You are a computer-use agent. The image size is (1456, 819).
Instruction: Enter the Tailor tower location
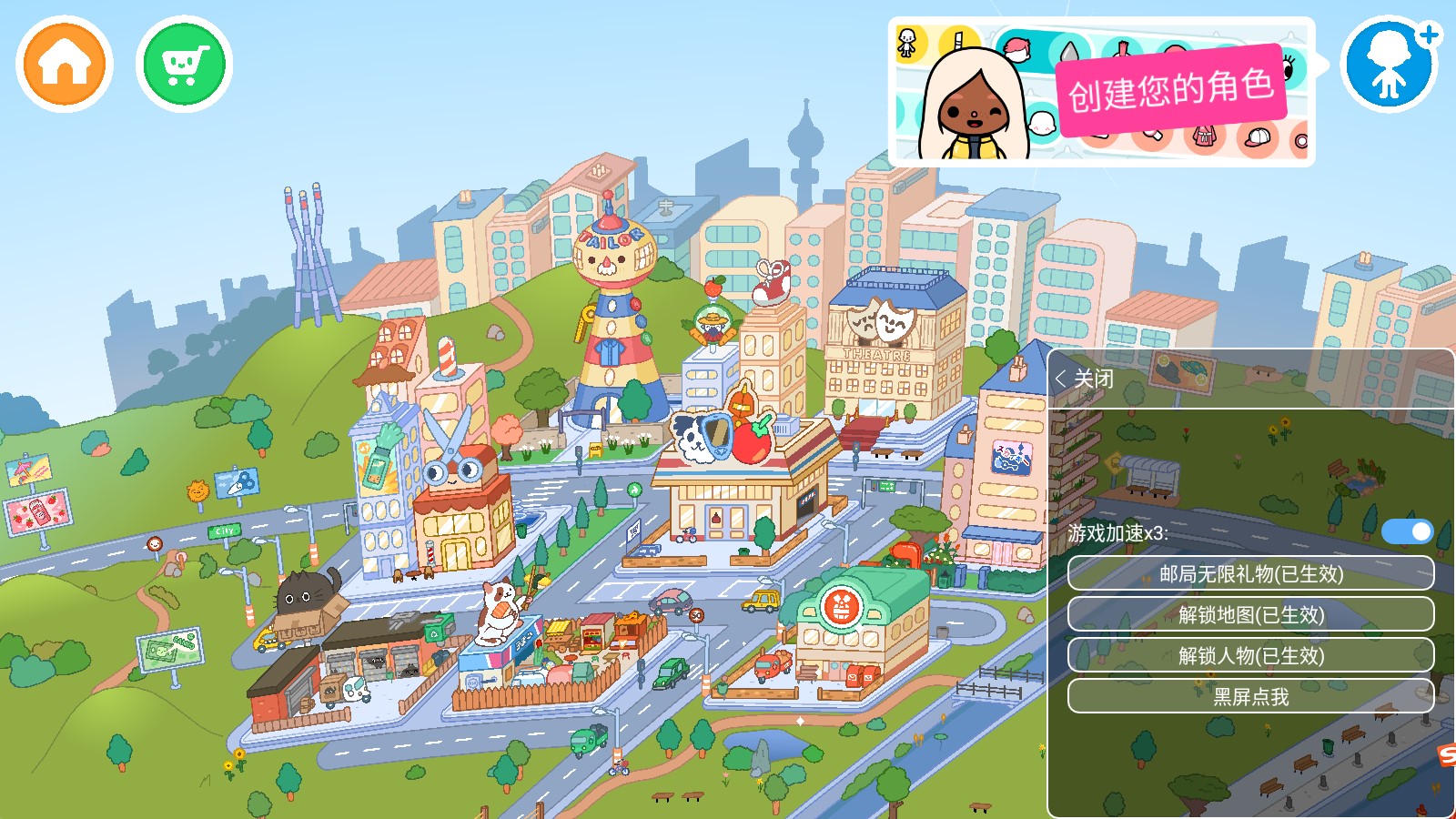tap(614, 309)
